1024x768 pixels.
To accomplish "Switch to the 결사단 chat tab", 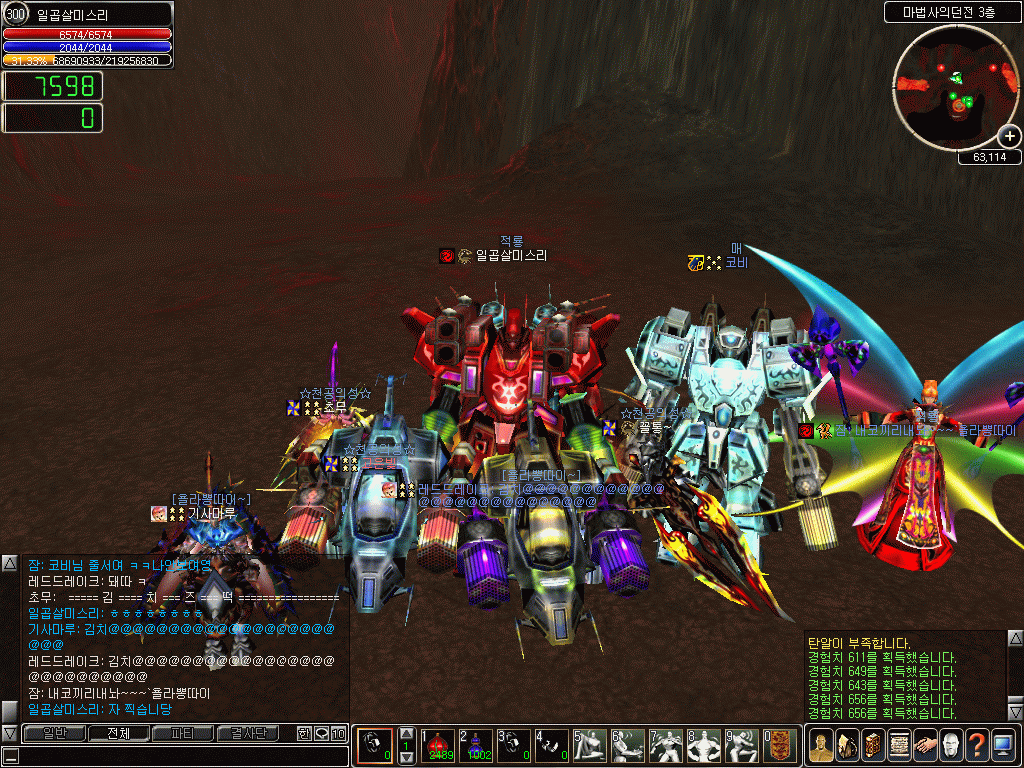I will point(248,733).
